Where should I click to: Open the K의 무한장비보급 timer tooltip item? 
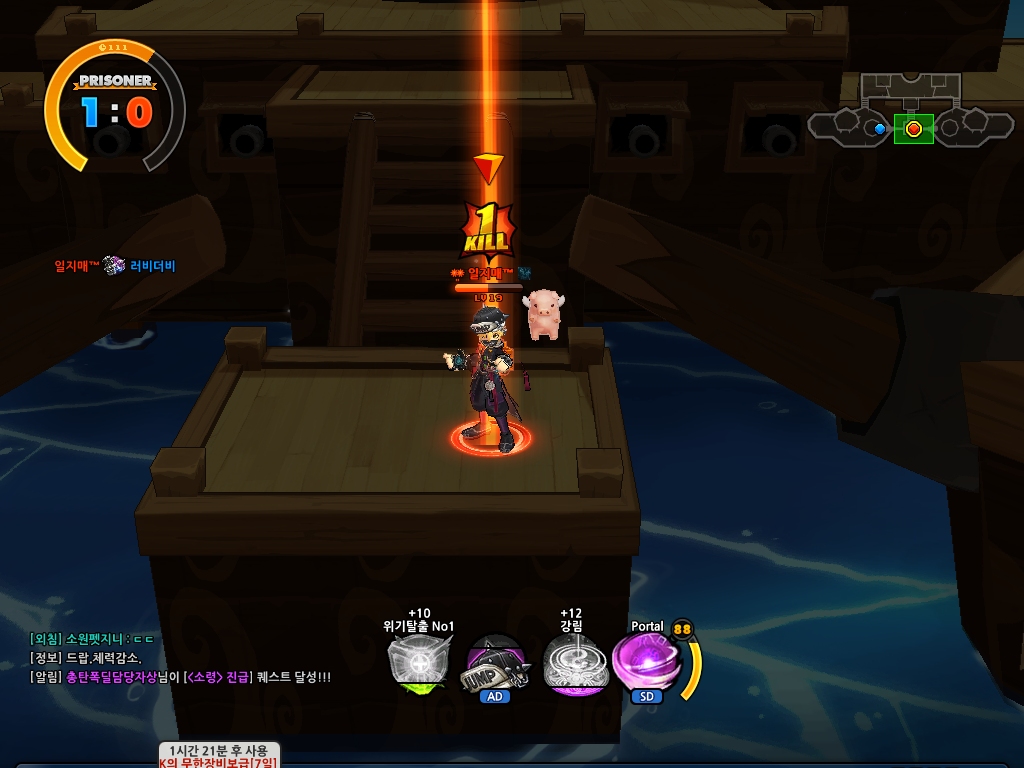(x=220, y=756)
